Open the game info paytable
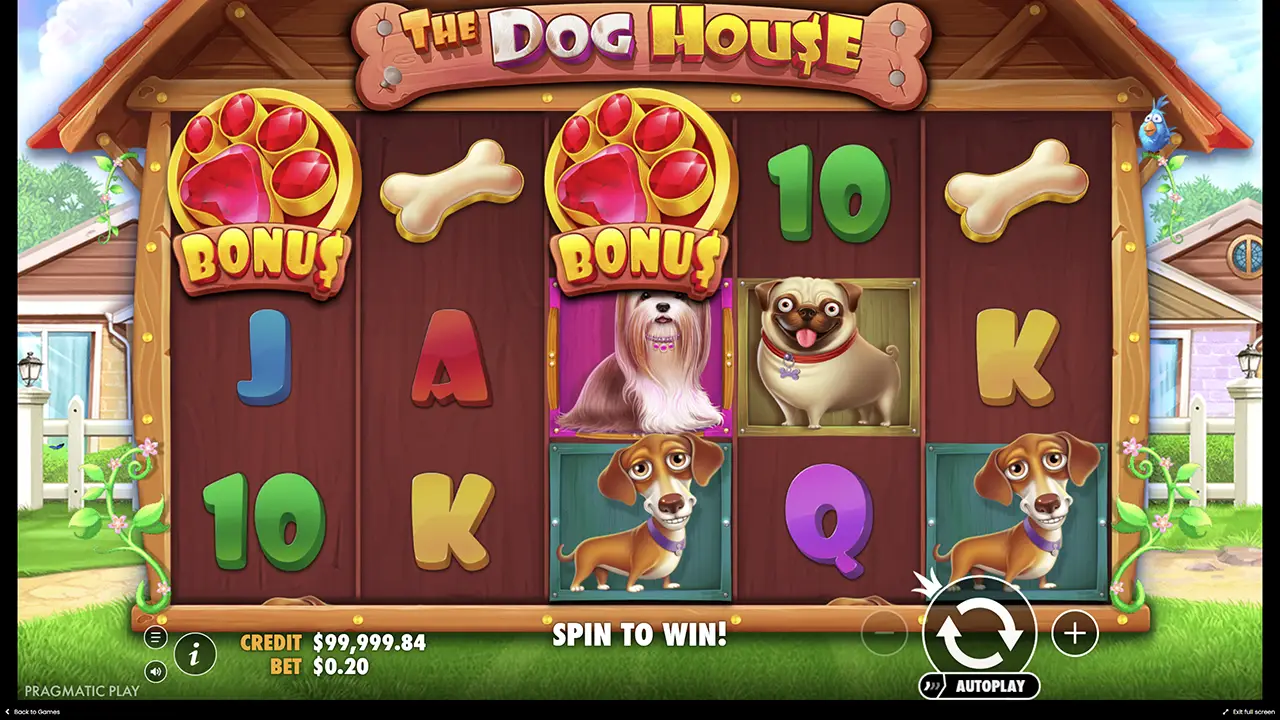 click(x=195, y=653)
